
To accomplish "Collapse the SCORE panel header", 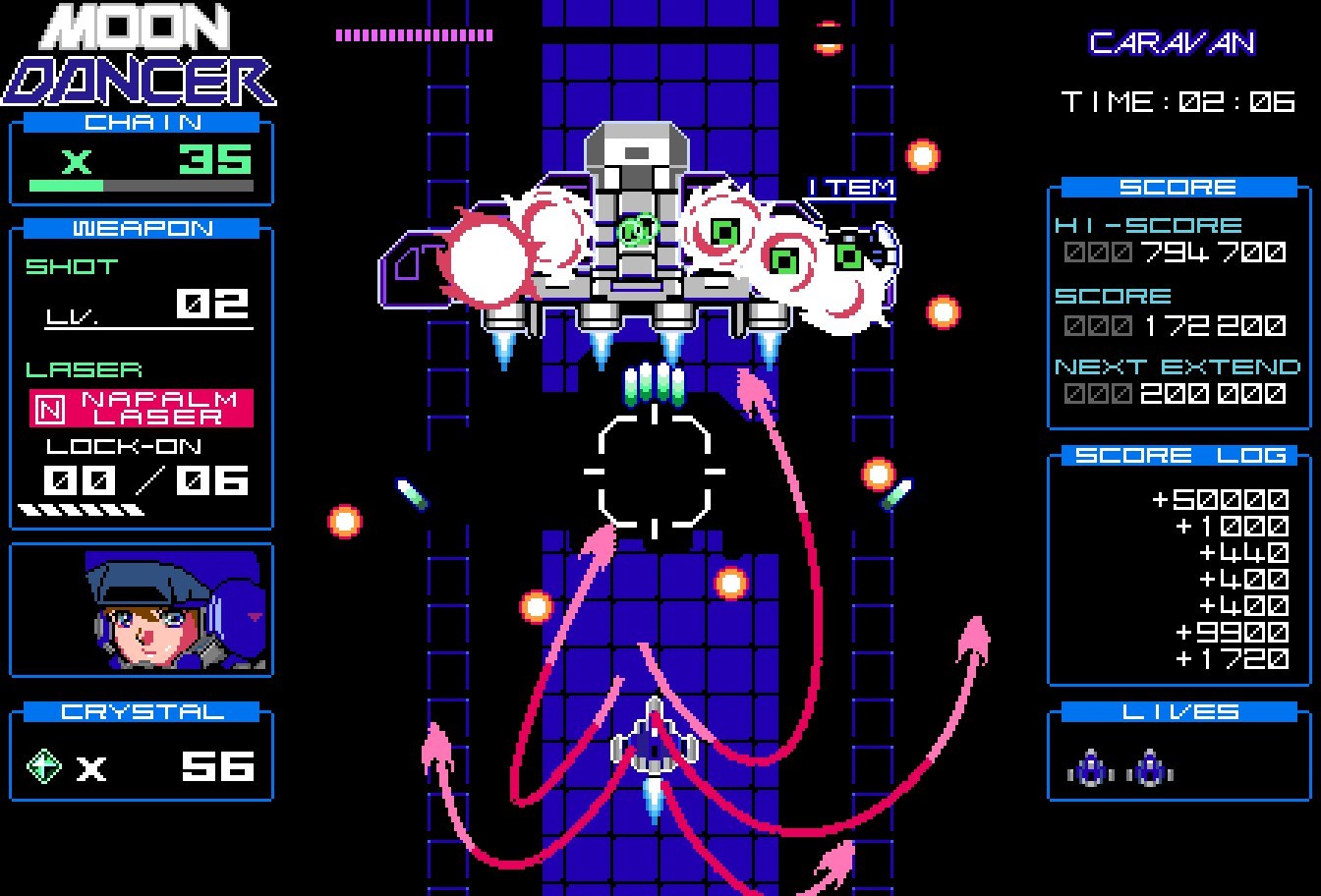I will pos(1177,186).
